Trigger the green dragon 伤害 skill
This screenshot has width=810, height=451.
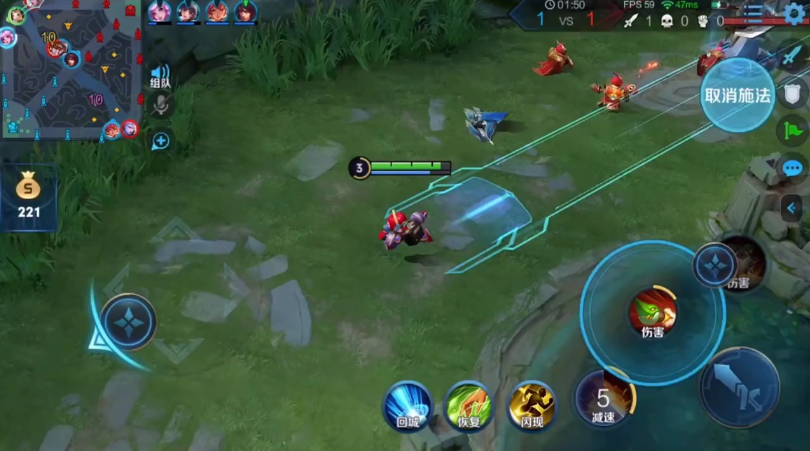pyautogui.click(x=652, y=312)
